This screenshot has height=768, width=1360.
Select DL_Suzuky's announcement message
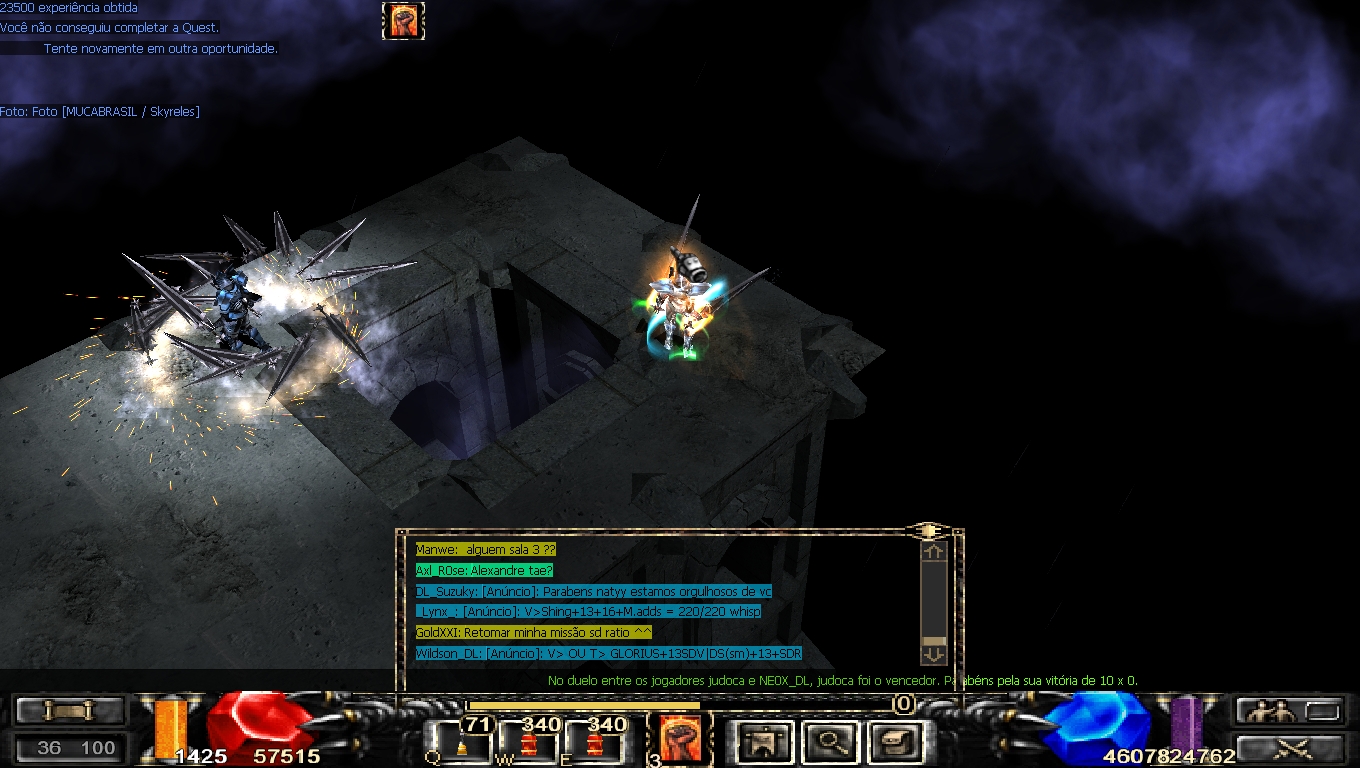click(593, 591)
